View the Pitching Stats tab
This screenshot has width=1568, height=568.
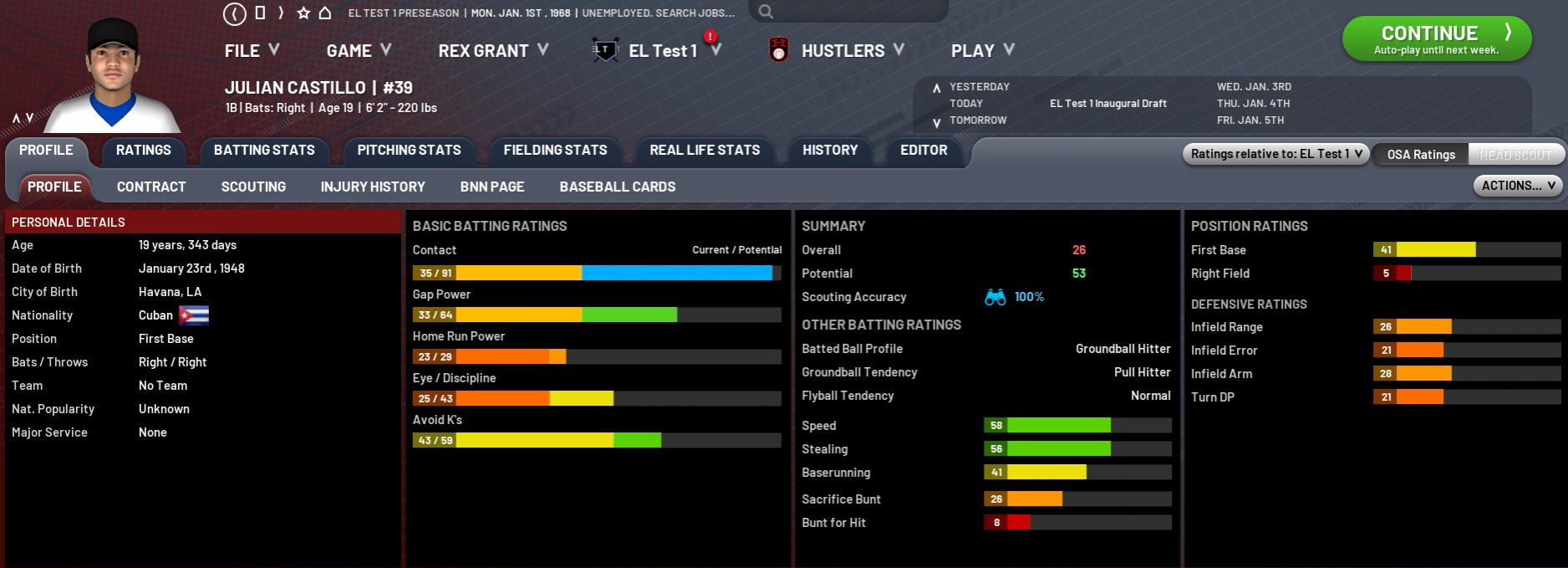[409, 151]
